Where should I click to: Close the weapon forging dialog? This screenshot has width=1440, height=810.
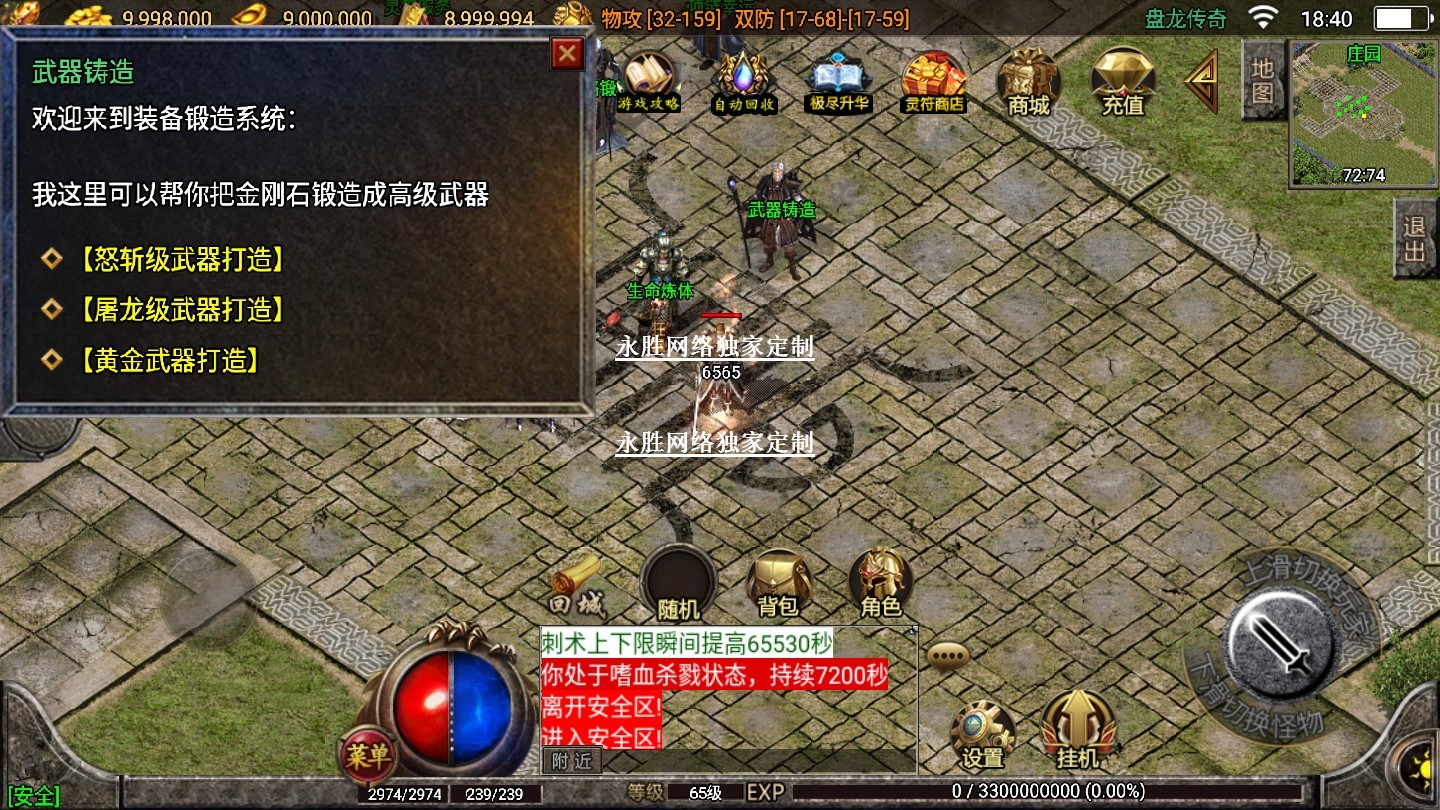pos(568,53)
